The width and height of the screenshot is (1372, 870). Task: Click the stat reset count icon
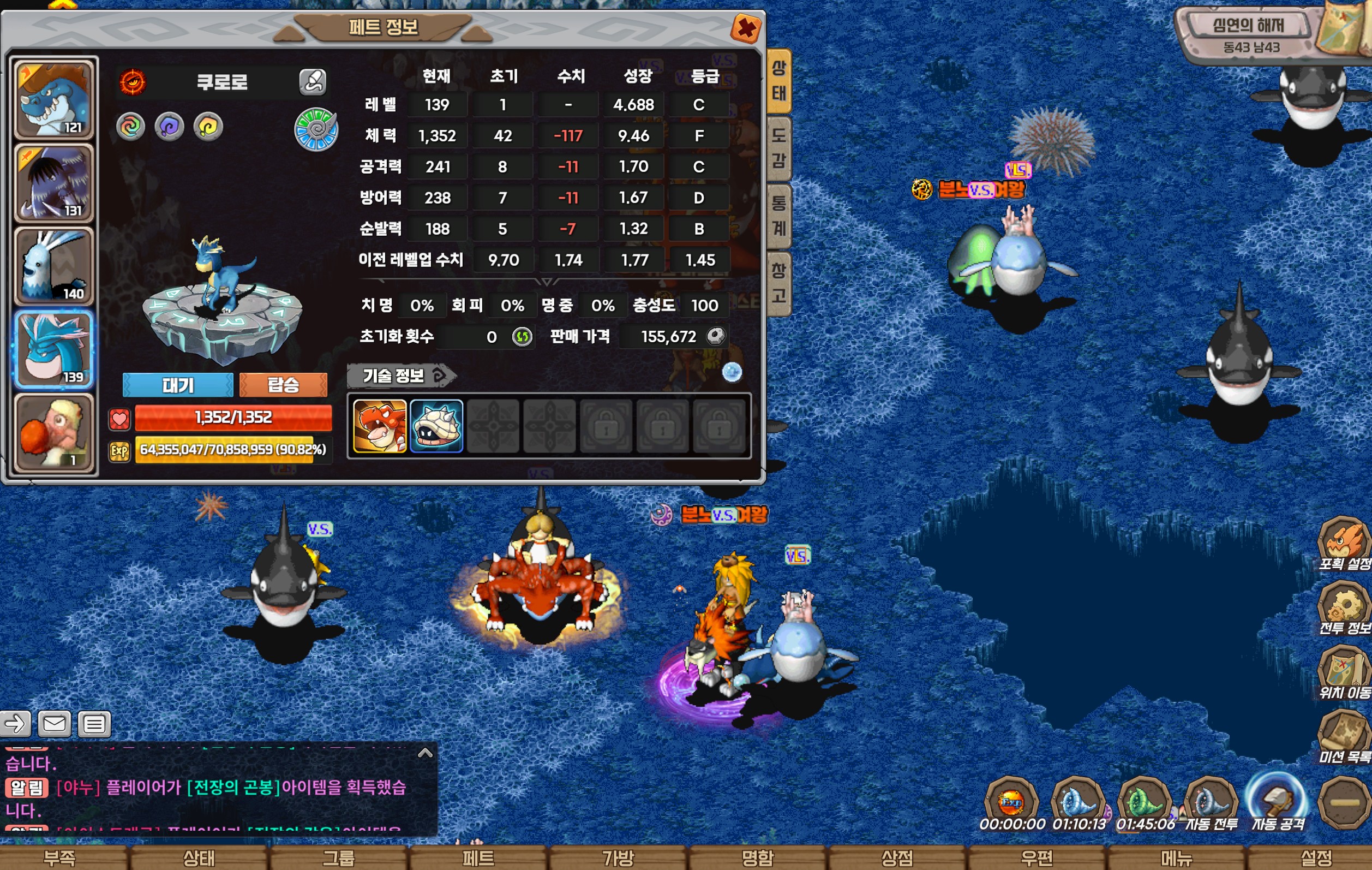522,337
